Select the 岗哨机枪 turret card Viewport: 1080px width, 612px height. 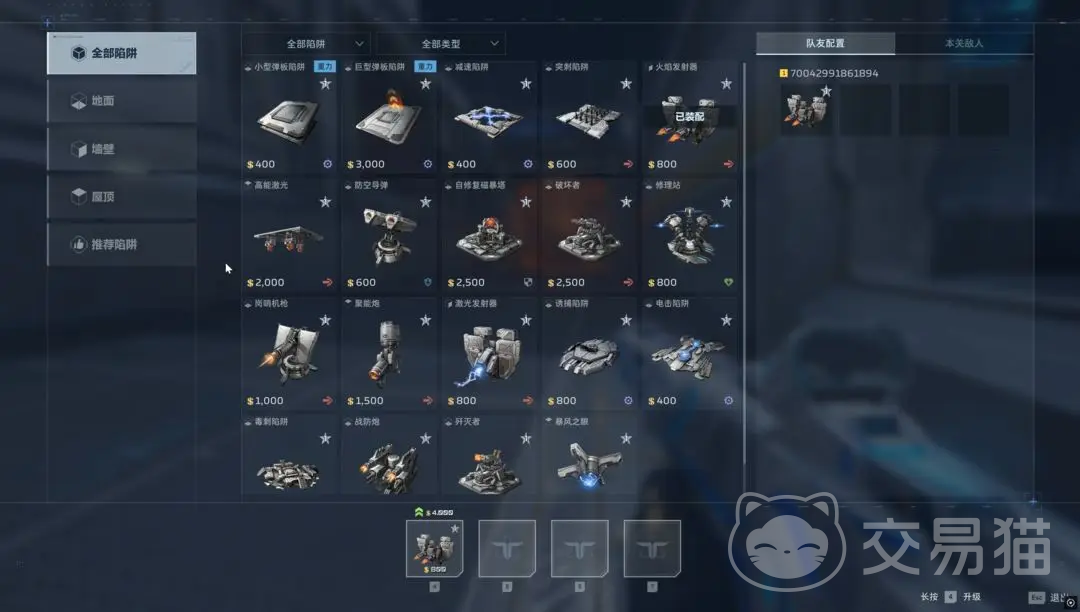(289, 354)
